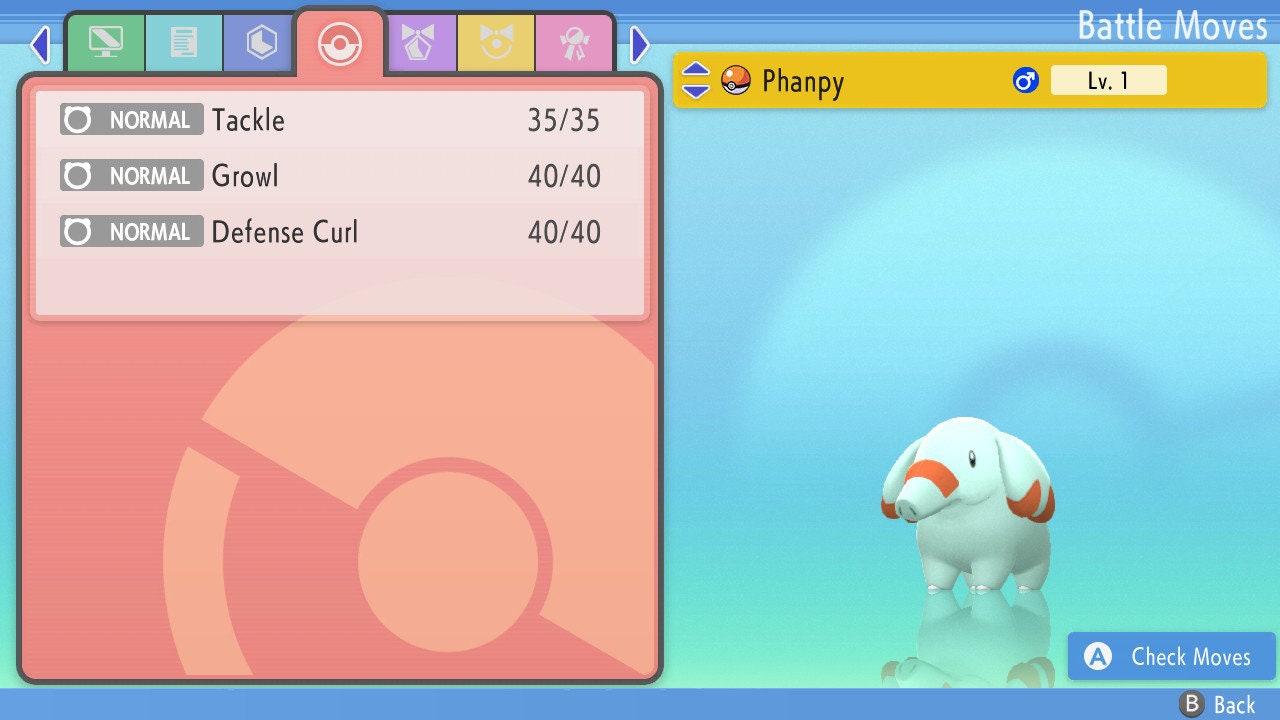Click the left arrow beside the tabs
The image size is (1280, 720).
pos(40,44)
